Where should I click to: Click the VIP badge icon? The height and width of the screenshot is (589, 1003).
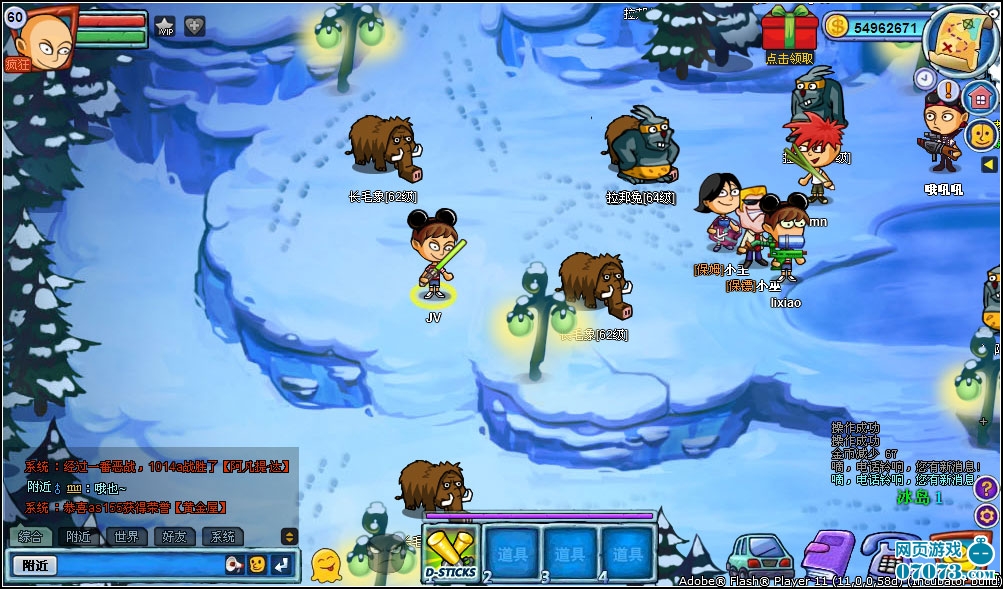pos(165,26)
